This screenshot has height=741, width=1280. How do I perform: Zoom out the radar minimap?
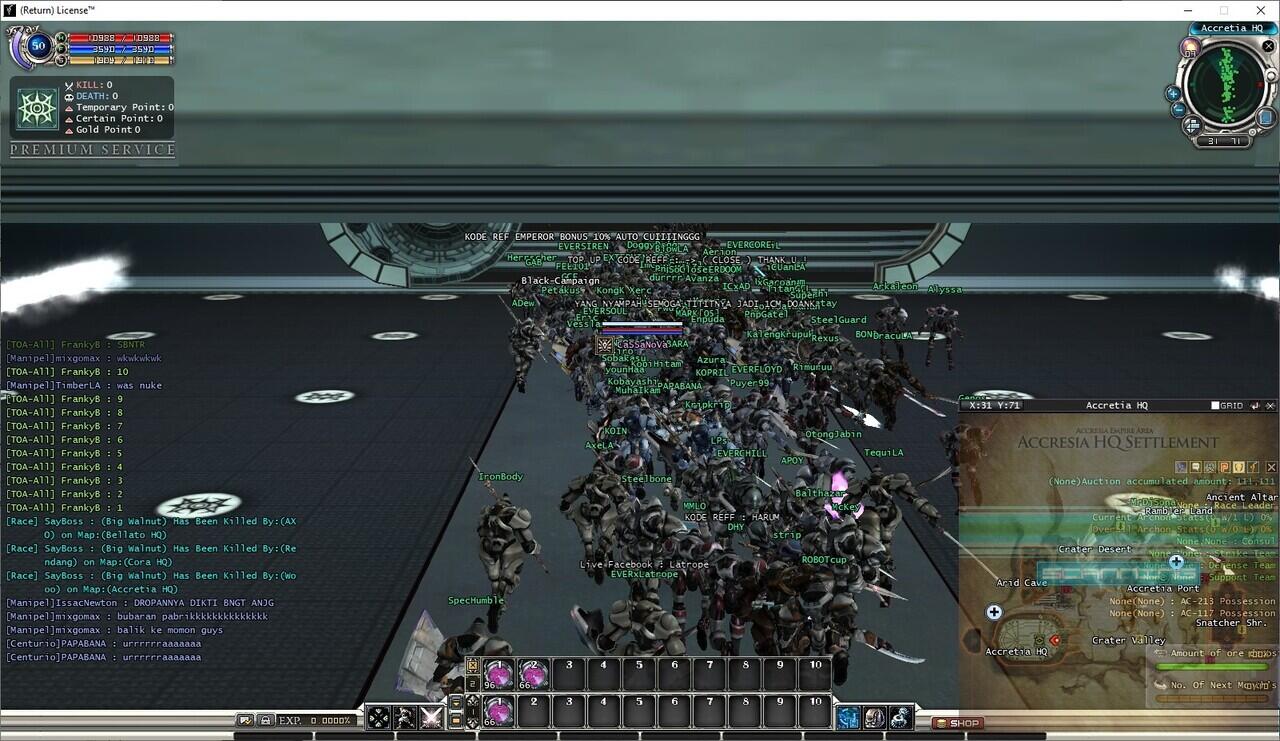coord(1178,110)
